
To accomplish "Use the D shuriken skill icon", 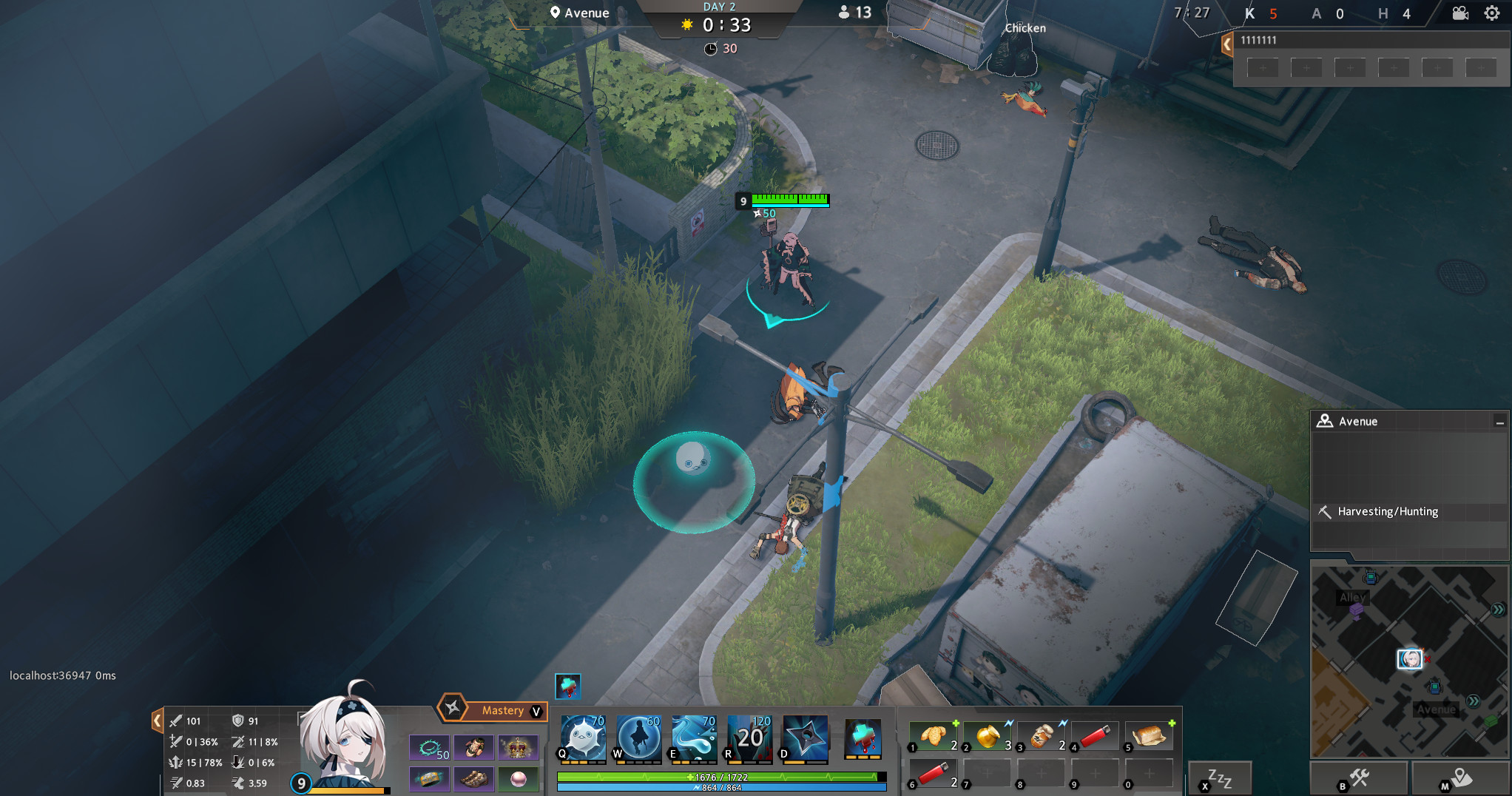I will click(804, 738).
